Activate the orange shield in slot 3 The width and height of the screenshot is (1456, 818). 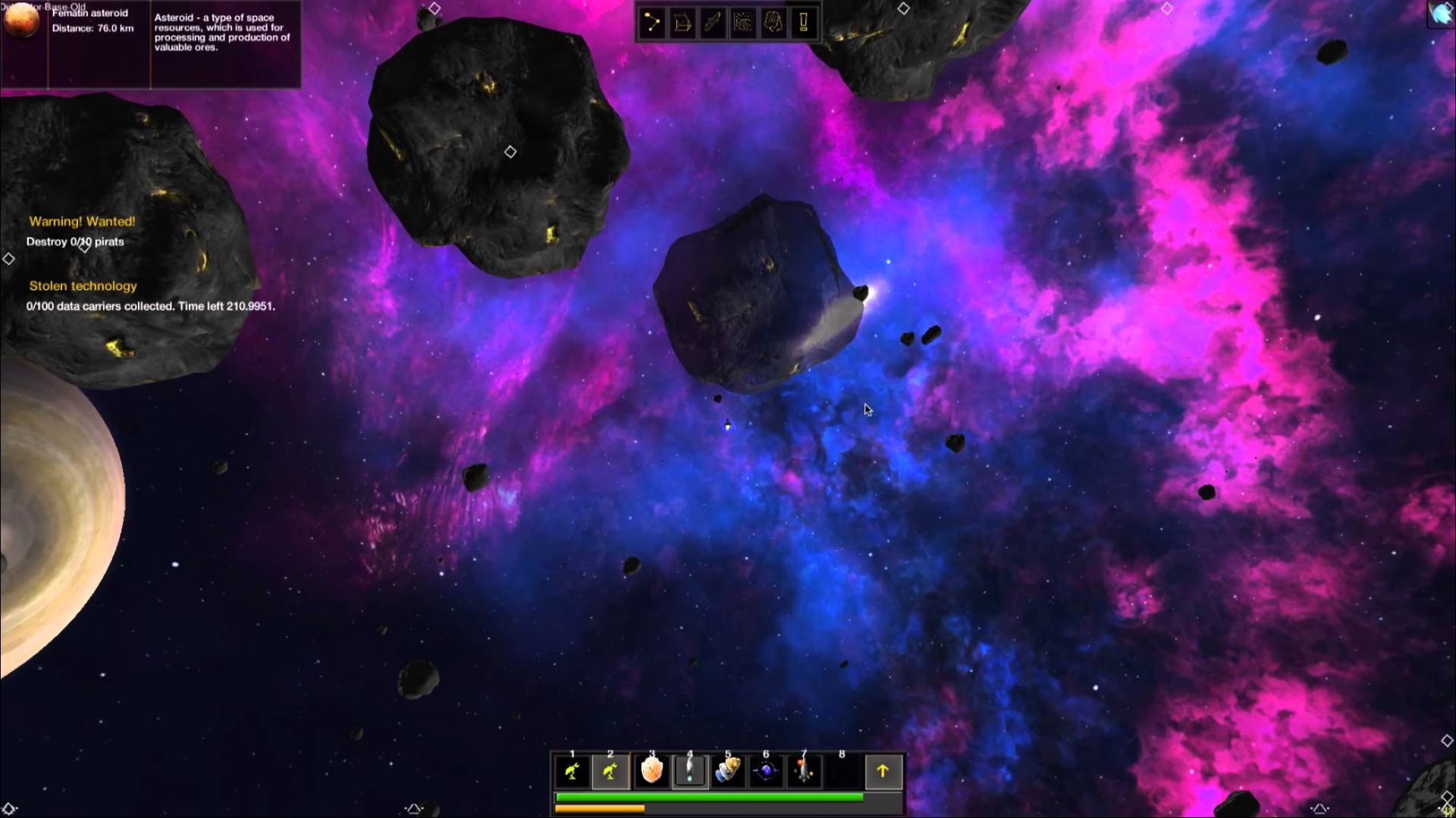pos(651,772)
